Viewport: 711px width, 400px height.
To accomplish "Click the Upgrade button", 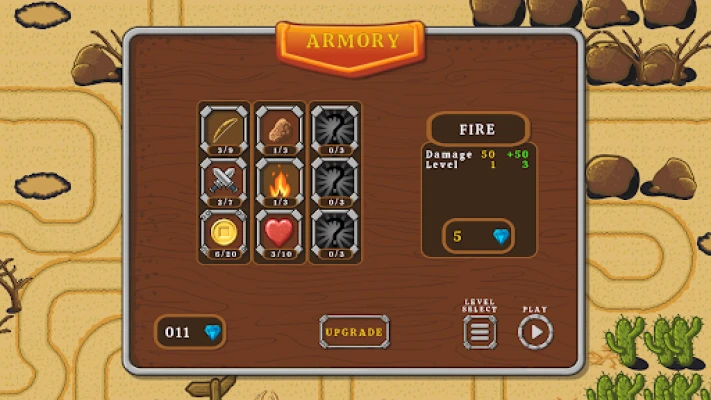I will pyautogui.click(x=354, y=331).
